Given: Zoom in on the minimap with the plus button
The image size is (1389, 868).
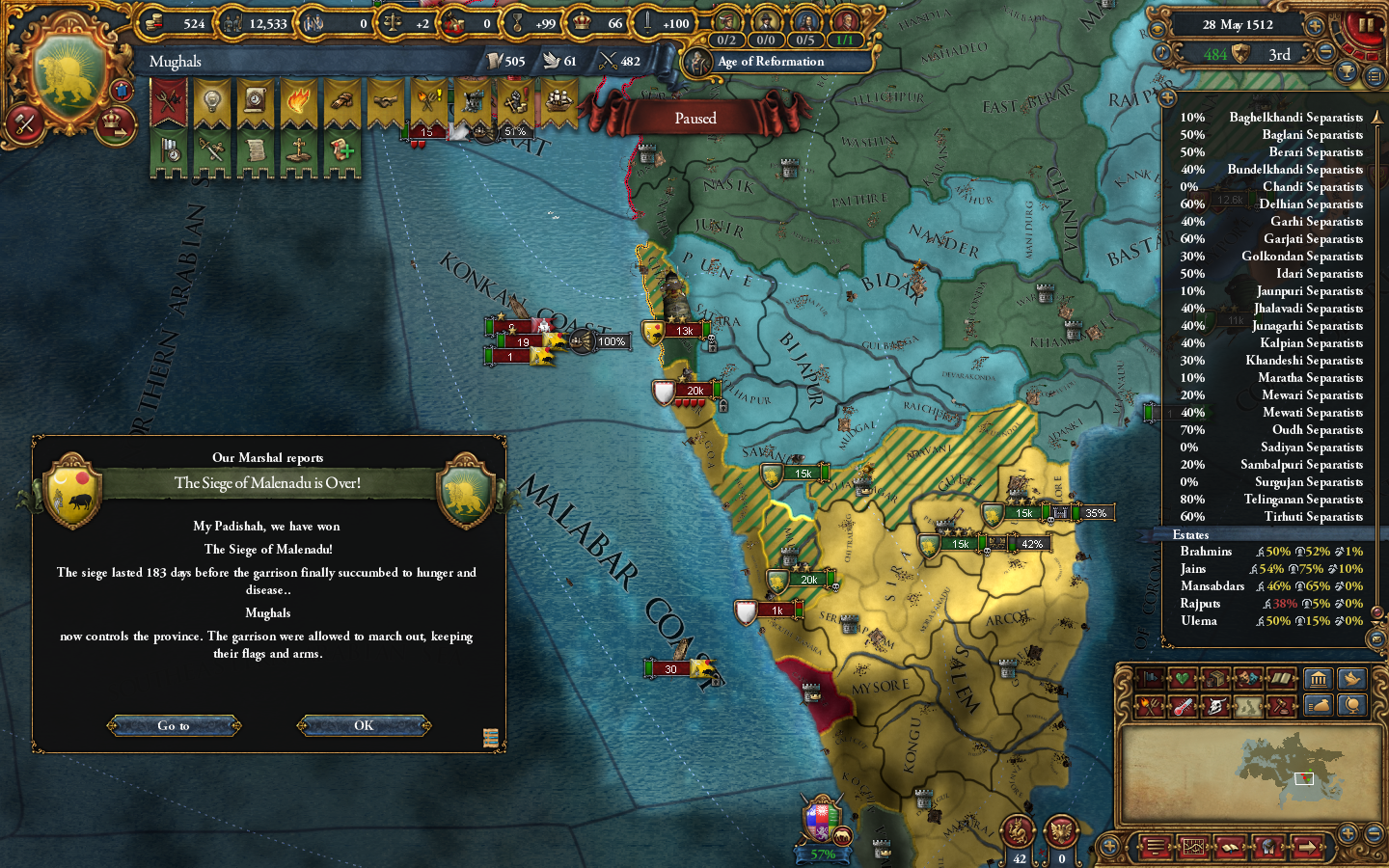Looking at the screenshot, I should [x=1347, y=833].
